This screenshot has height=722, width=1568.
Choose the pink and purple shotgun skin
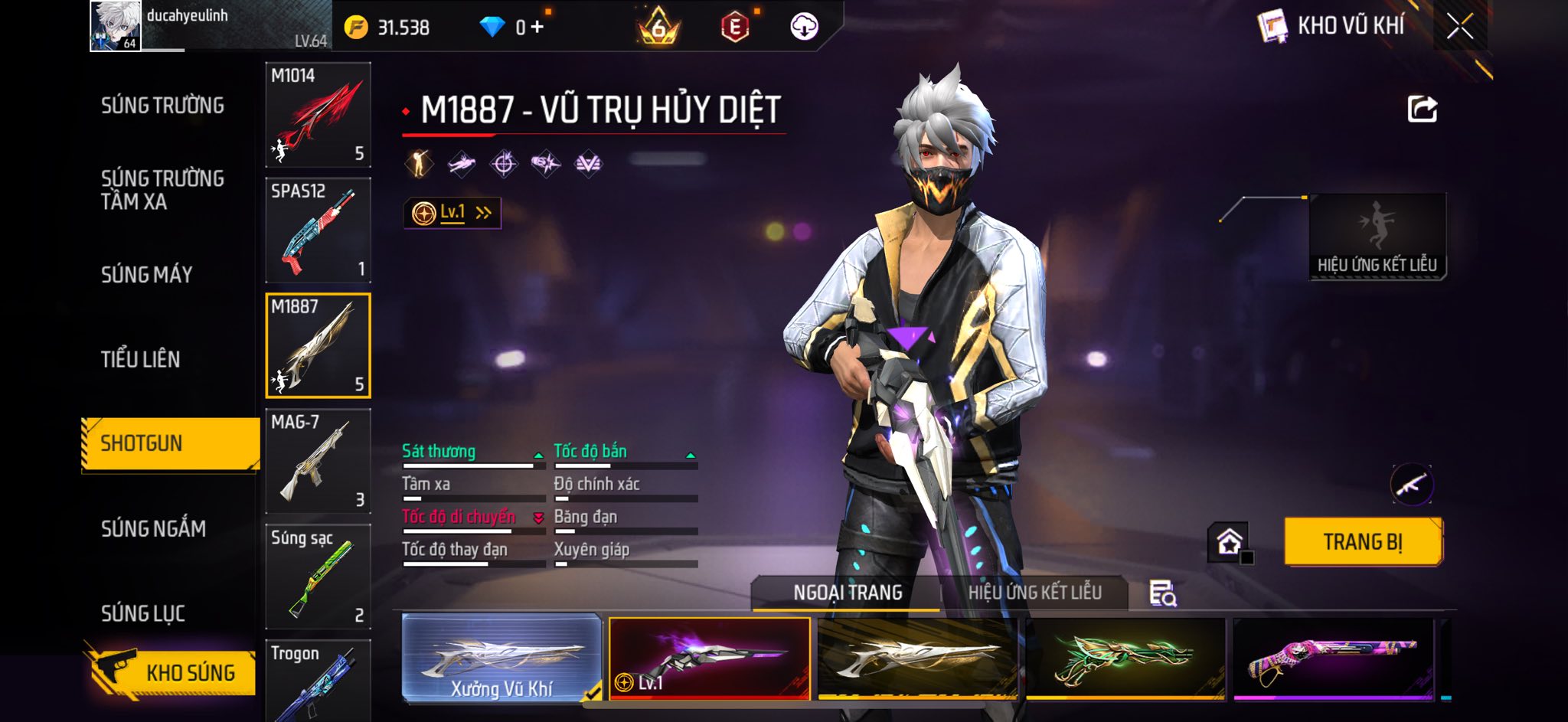click(1332, 658)
